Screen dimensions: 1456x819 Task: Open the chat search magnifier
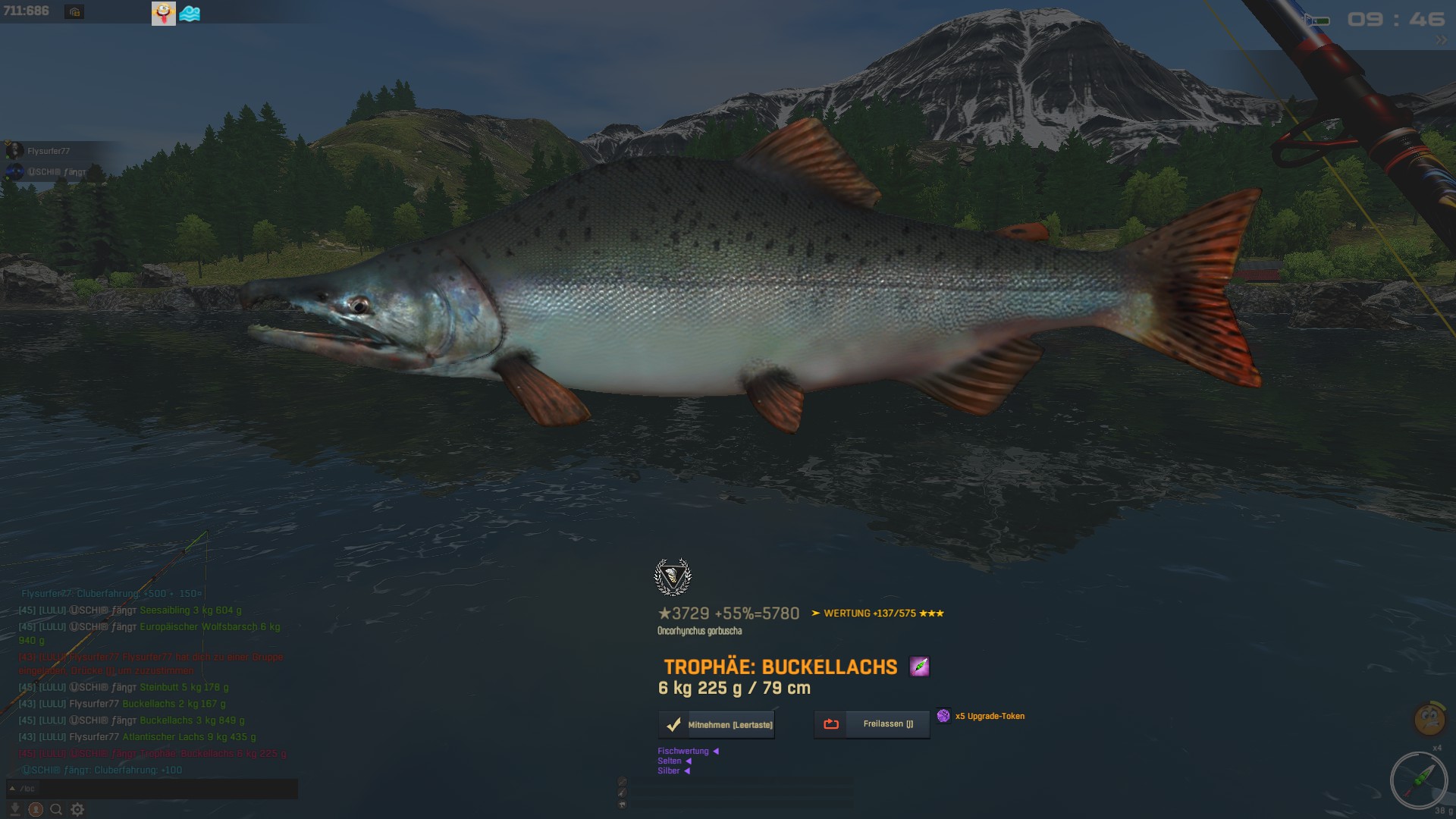56,810
